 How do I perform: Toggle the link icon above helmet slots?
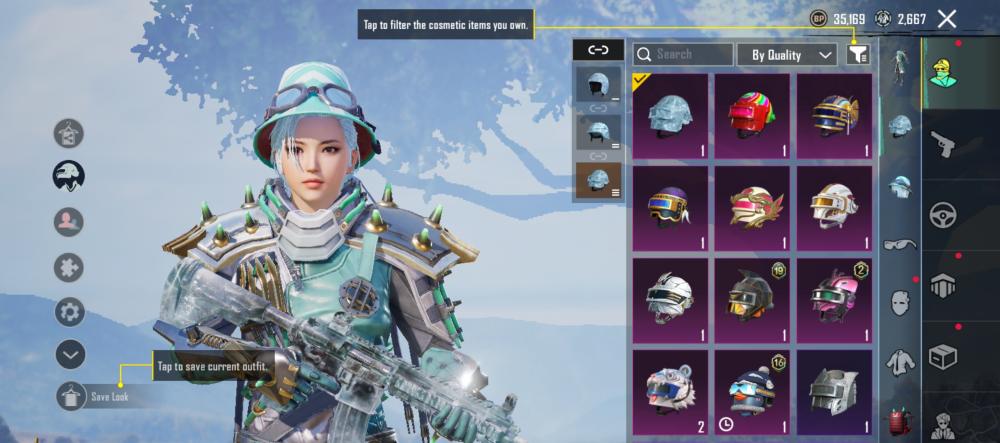pyautogui.click(x=598, y=50)
